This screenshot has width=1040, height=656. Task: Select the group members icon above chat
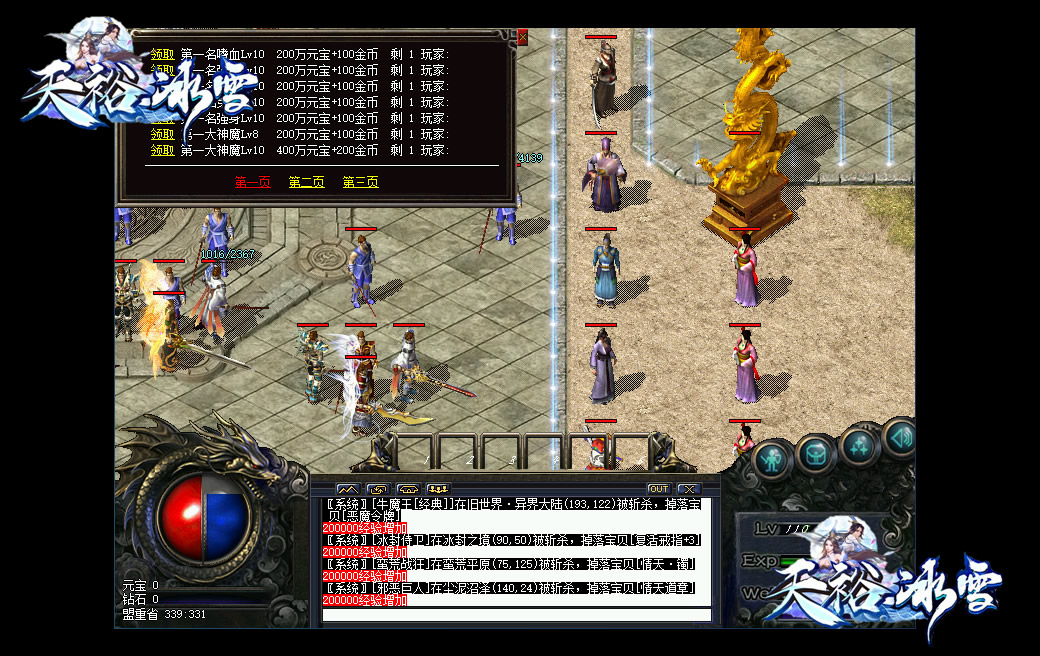[x=437, y=489]
